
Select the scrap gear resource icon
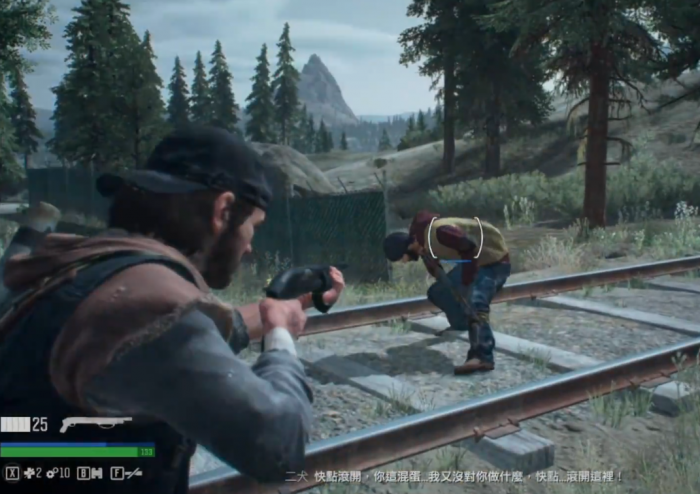51,472
